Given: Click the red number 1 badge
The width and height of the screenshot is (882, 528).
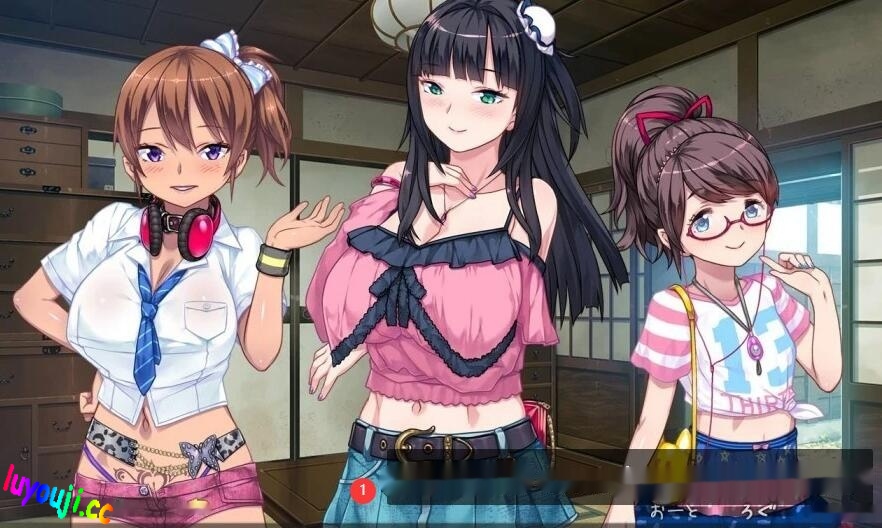Looking at the screenshot, I should click(x=362, y=491).
